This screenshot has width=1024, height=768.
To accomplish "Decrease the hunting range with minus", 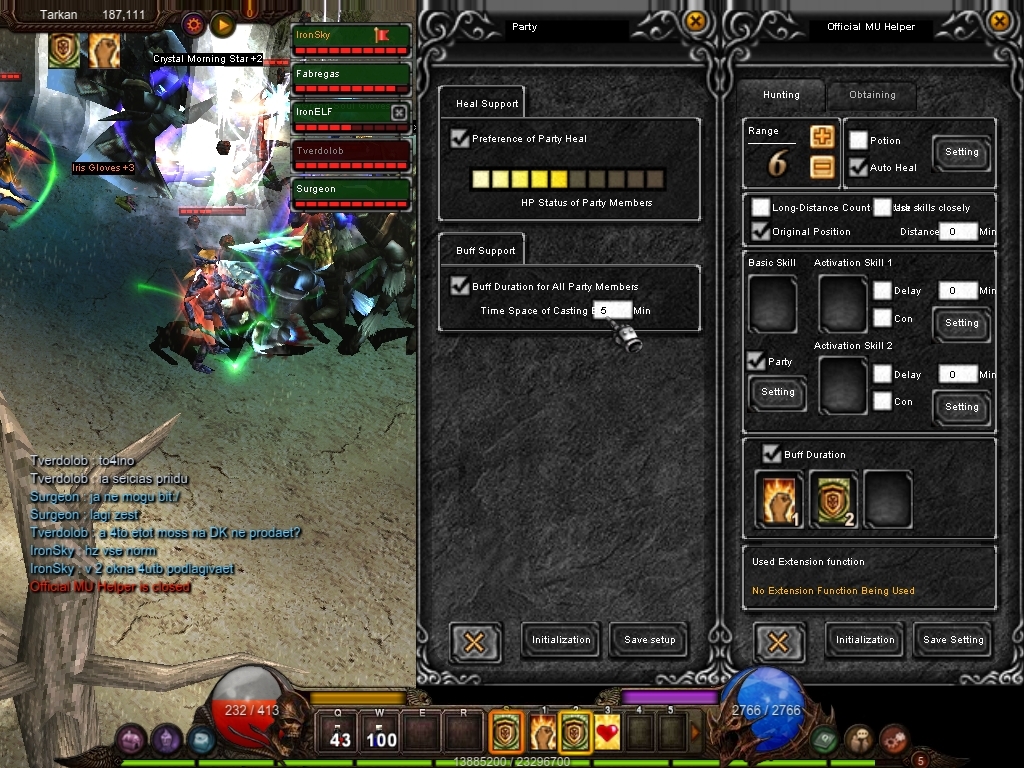I will [x=822, y=167].
